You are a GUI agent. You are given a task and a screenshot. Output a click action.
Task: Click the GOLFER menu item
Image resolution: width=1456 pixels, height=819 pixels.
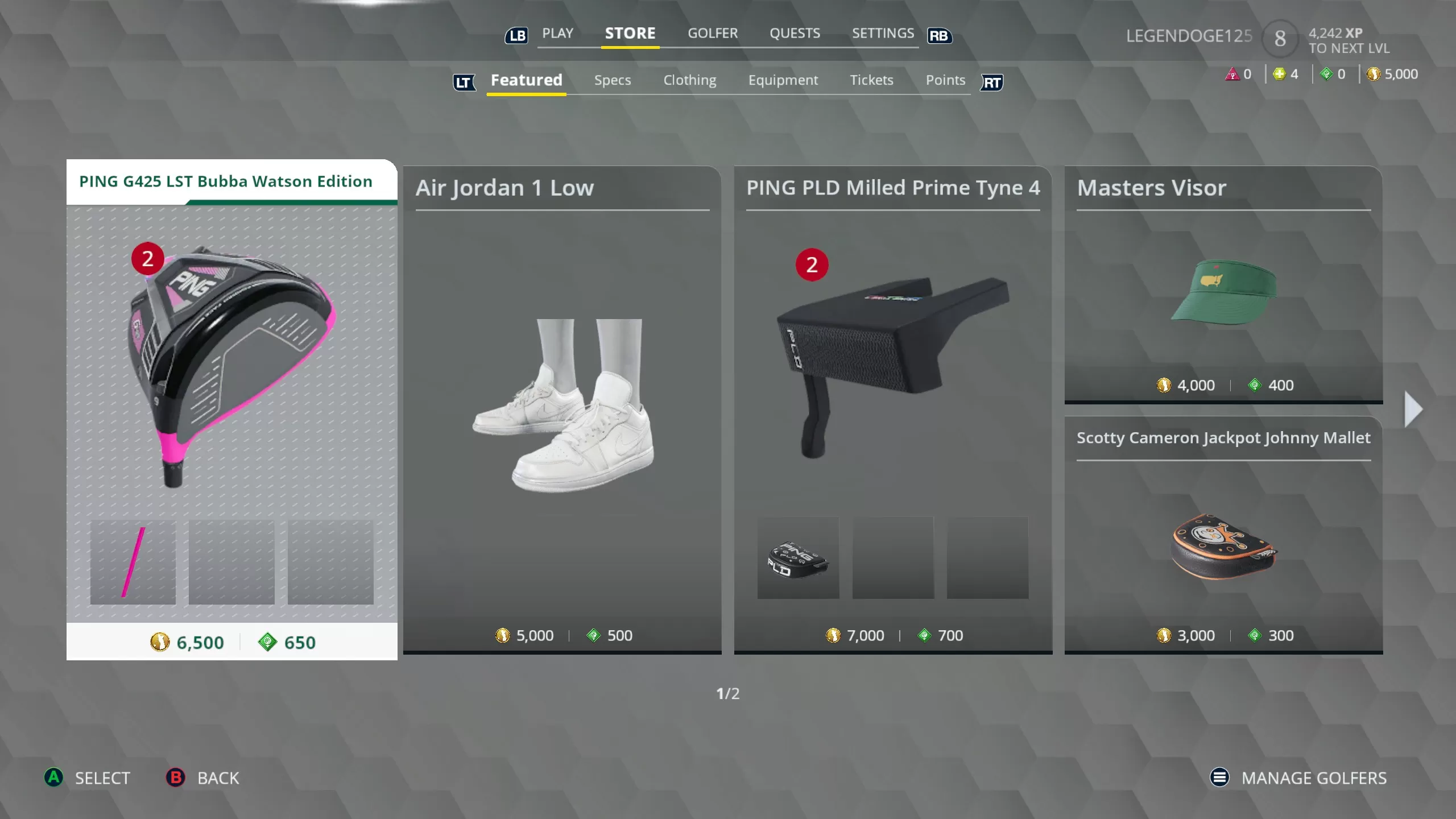(x=713, y=33)
